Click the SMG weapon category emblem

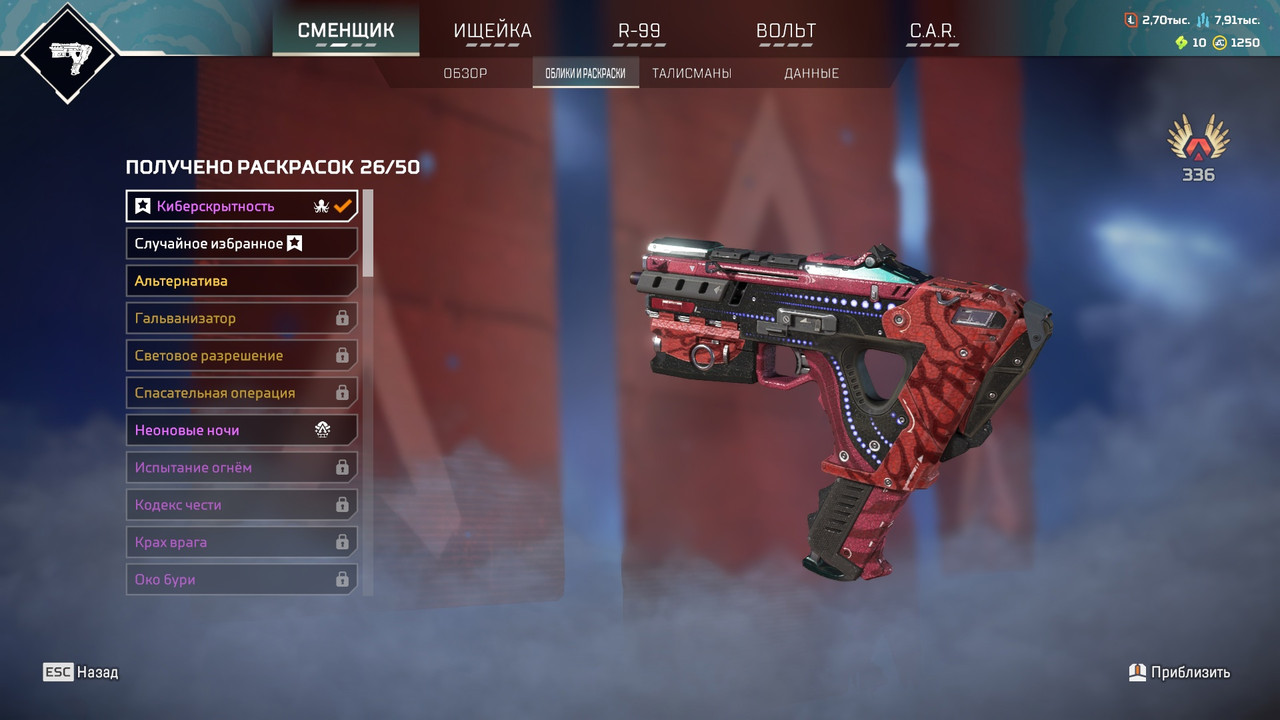tap(68, 53)
